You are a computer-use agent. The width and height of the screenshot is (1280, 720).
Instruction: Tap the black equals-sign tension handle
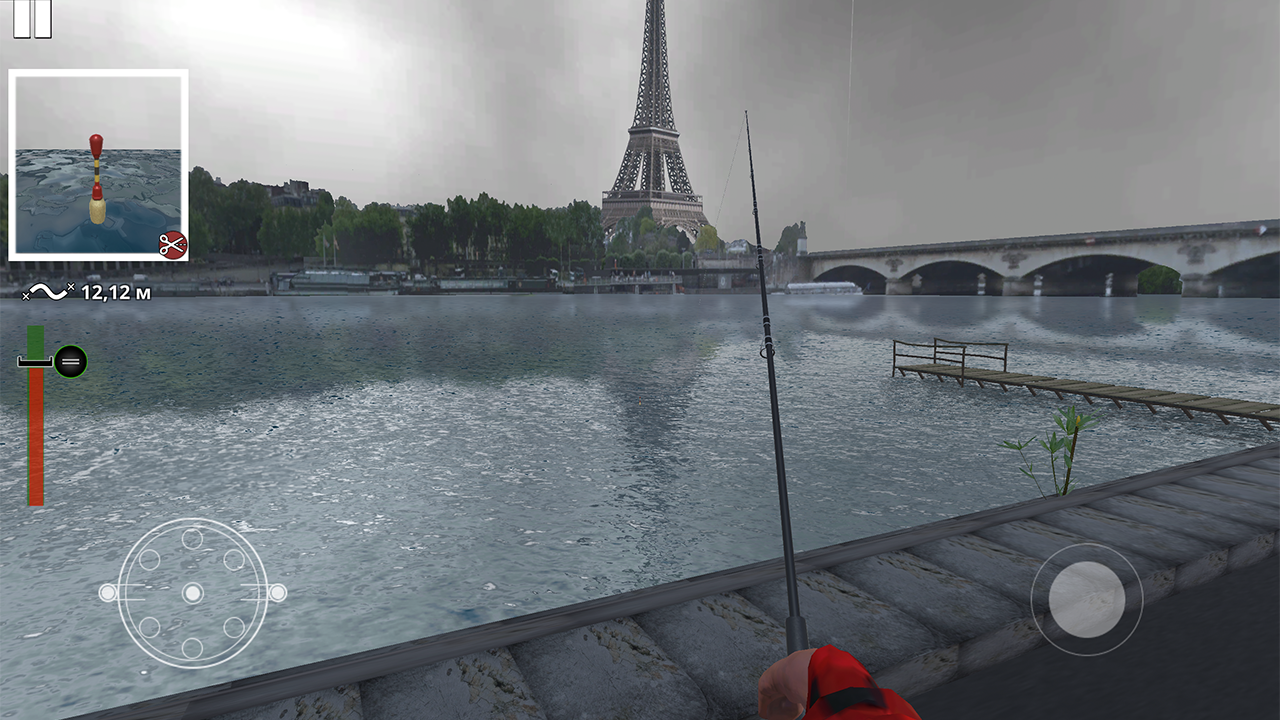tap(70, 360)
